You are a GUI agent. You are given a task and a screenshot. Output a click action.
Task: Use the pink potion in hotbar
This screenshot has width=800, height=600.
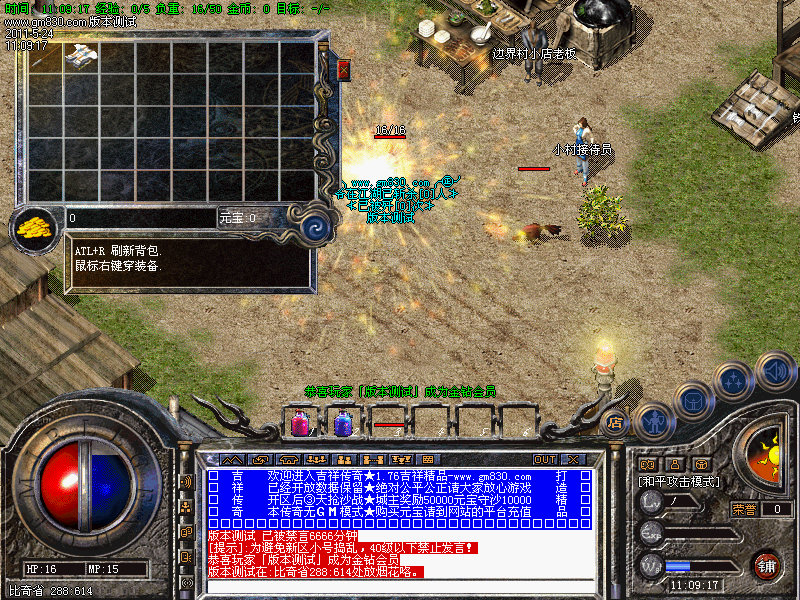[299, 424]
